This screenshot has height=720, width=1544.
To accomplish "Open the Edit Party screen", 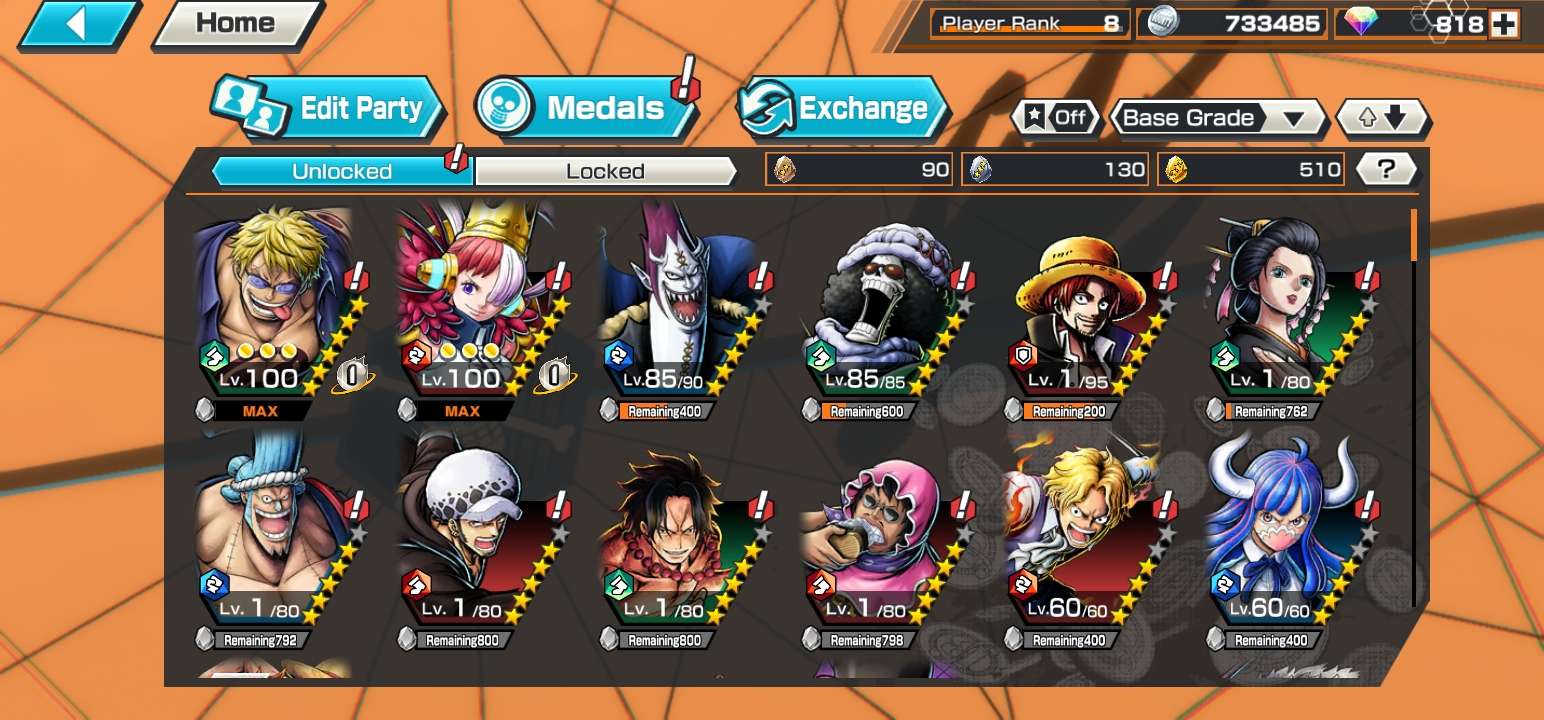I will pyautogui.click(x=330, y=108).
